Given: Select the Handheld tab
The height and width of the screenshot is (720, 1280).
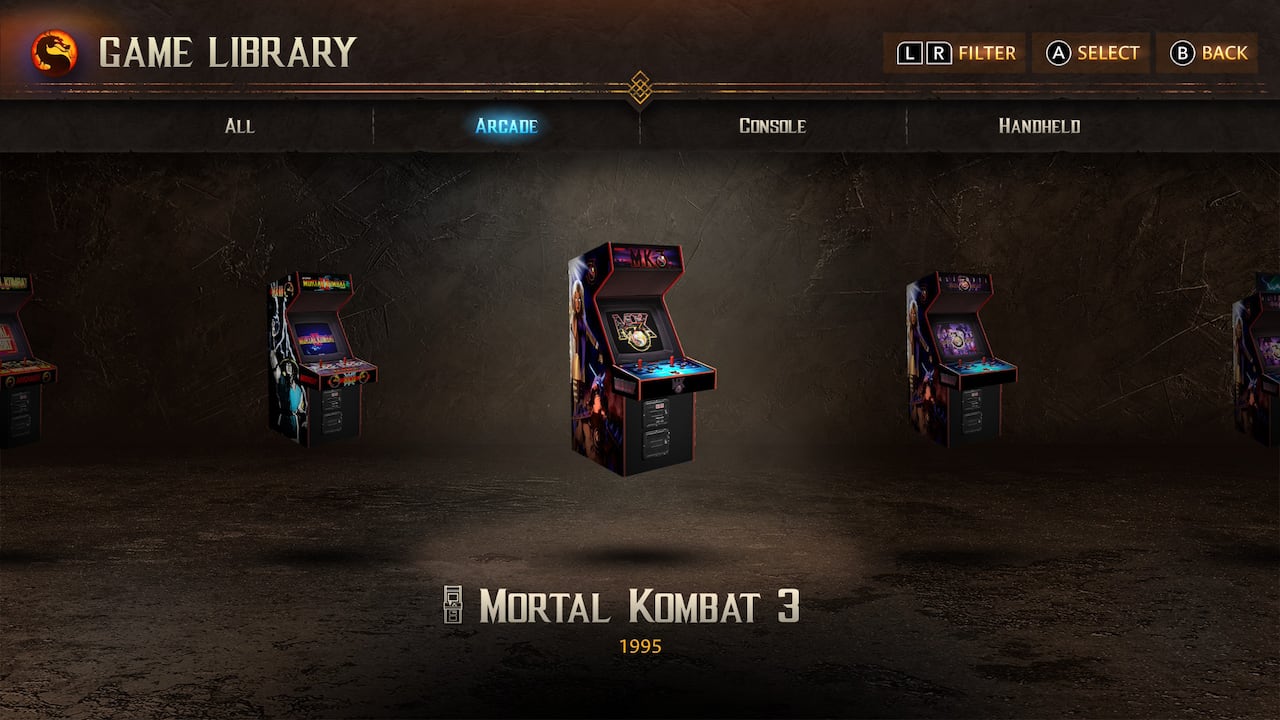Looking at the screenshot, I should click(1040, 126).
